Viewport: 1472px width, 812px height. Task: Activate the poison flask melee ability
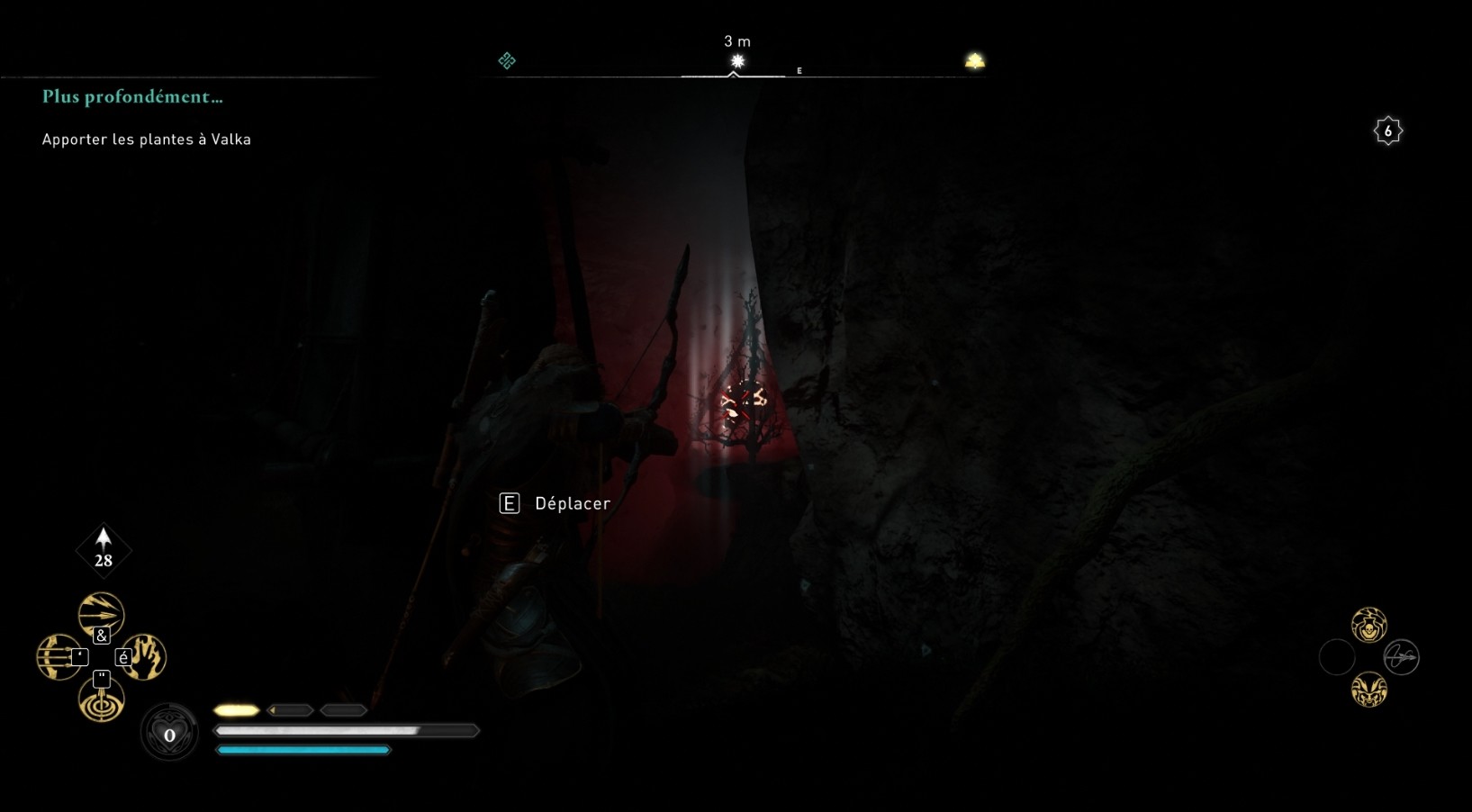click(1368, 625)
